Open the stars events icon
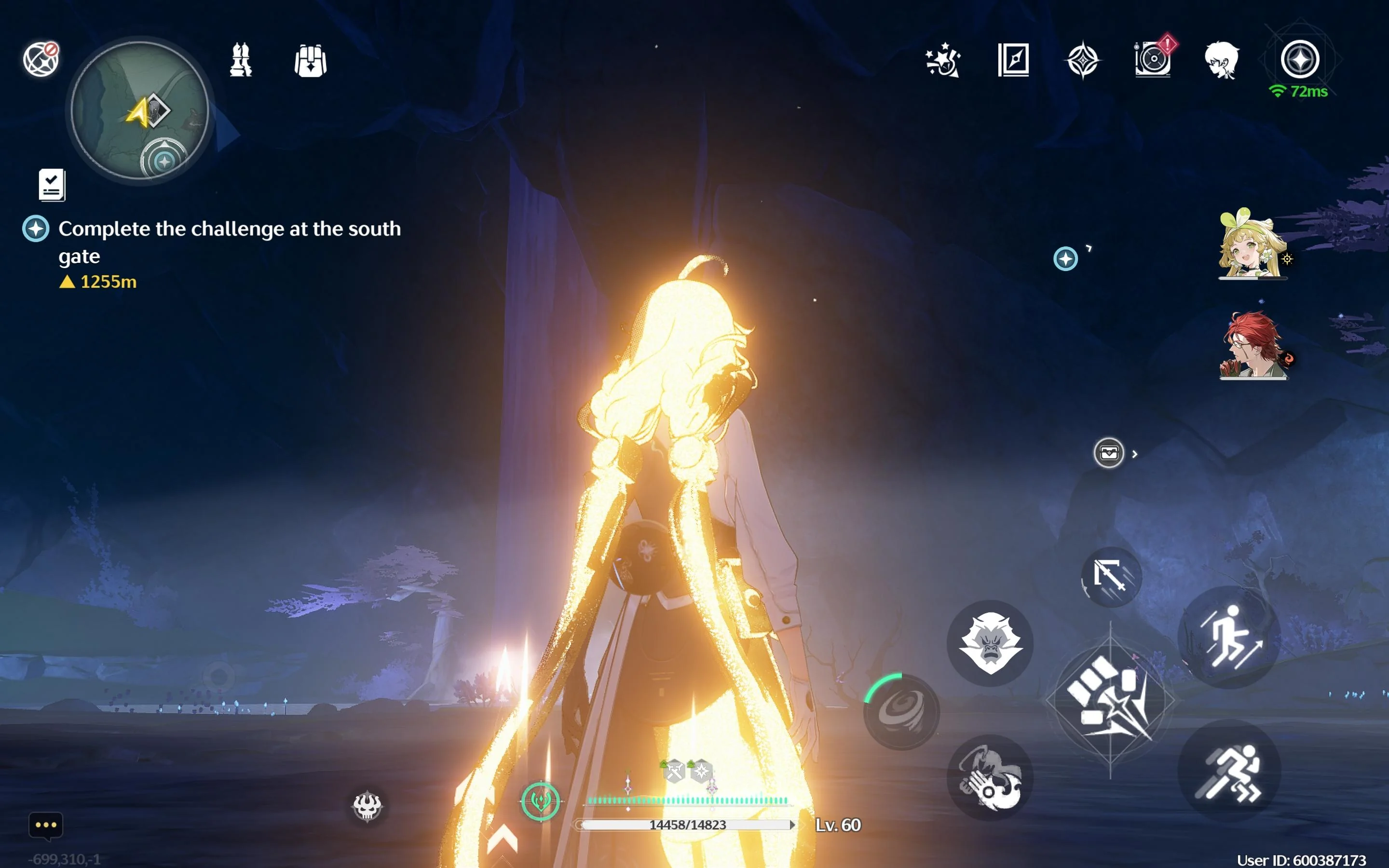The image size is (1389, 868). click(x=943, y=60)
